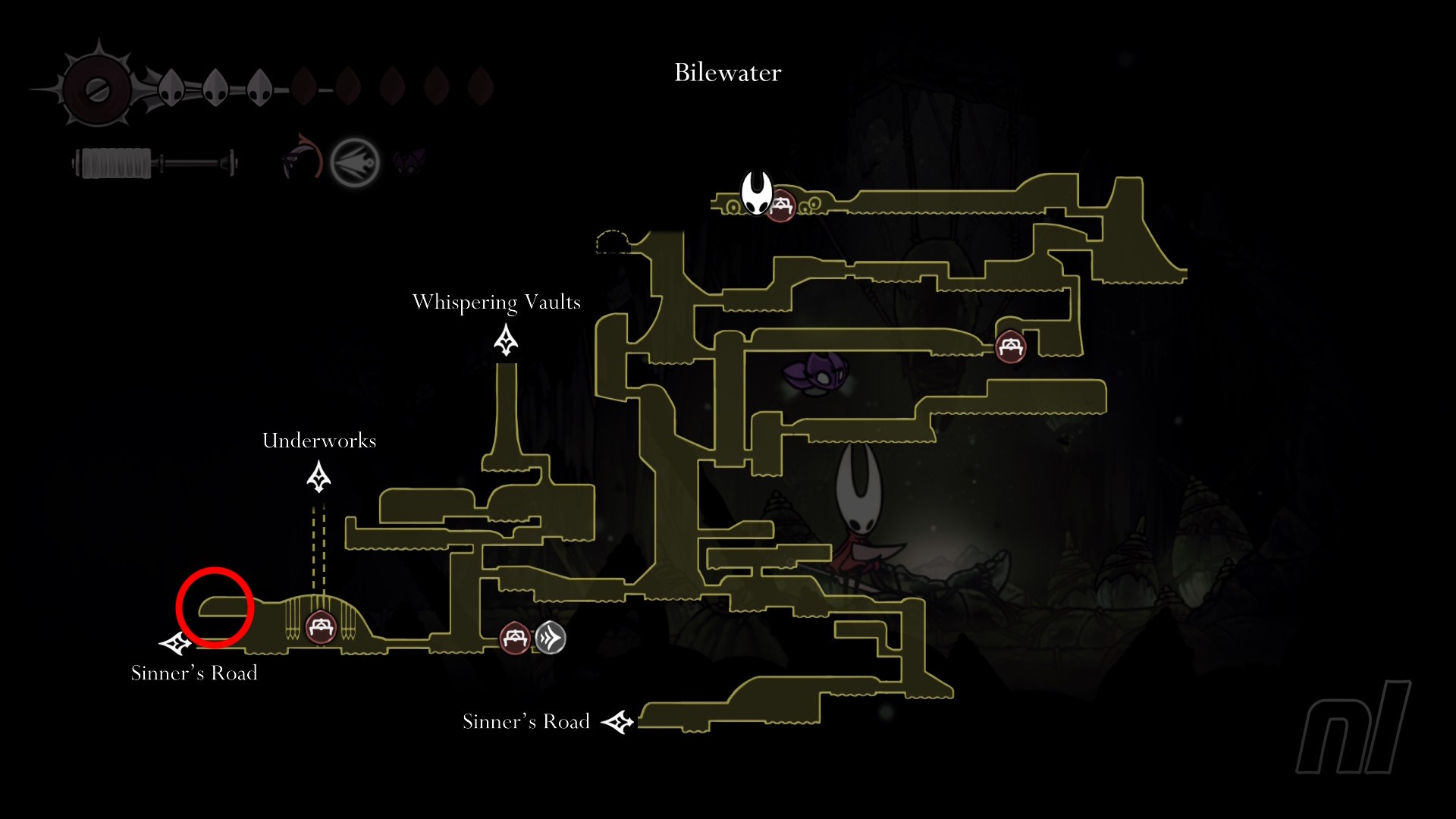The image size is (1456, 819).
Task: Choose the Whispering Vaults exit arrow
Action: tap(506, 340)
